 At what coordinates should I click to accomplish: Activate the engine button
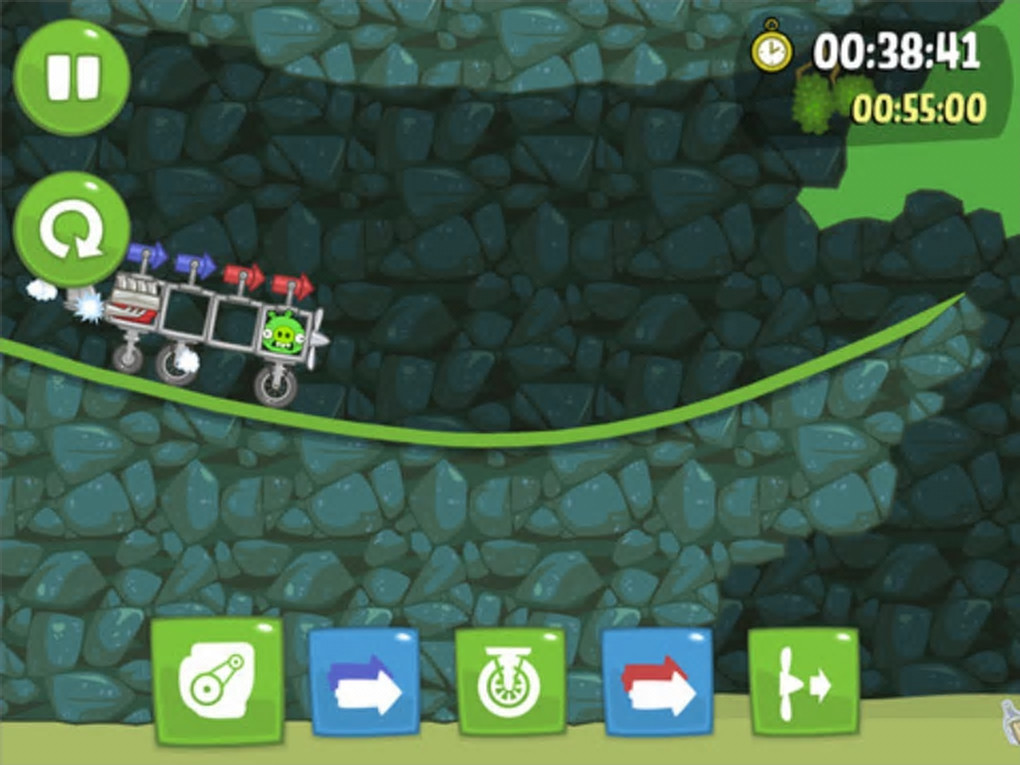coord(217,680)
